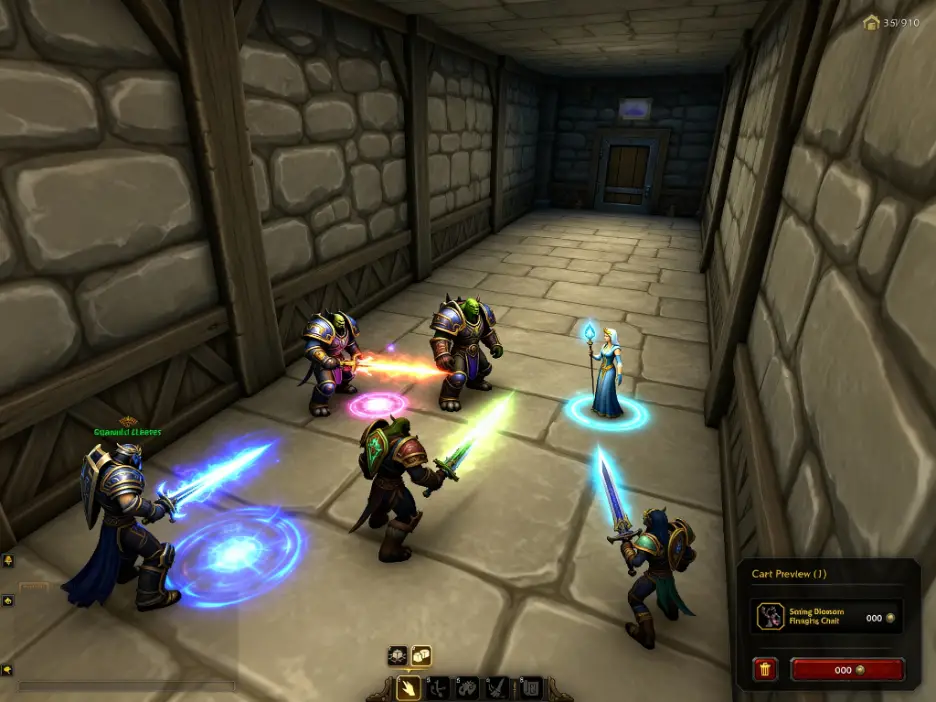Empty the cart with the trash button
936x702 pixels.
click(x=765, y=669)
